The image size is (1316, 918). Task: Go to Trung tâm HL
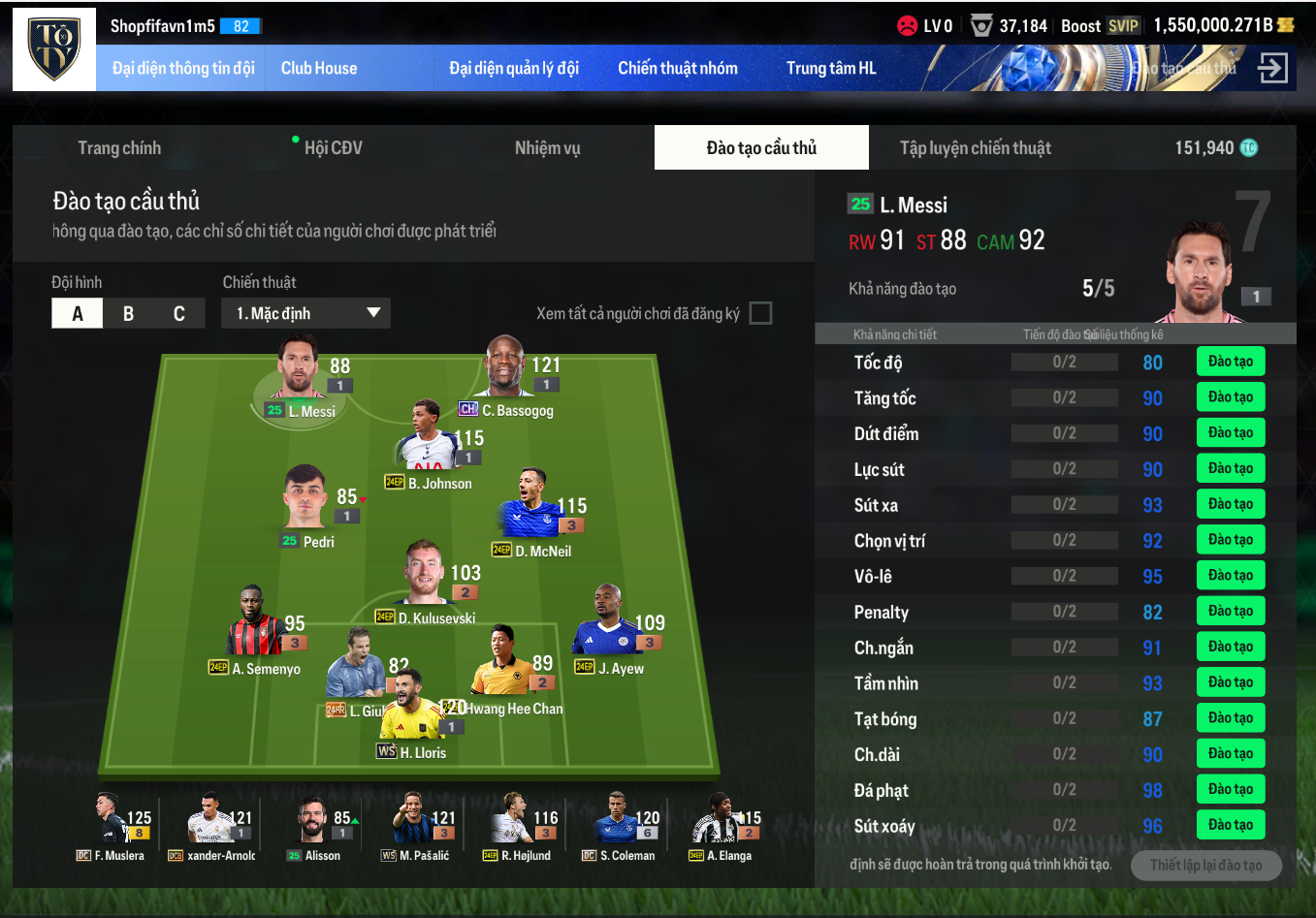[x=830, y=68]
